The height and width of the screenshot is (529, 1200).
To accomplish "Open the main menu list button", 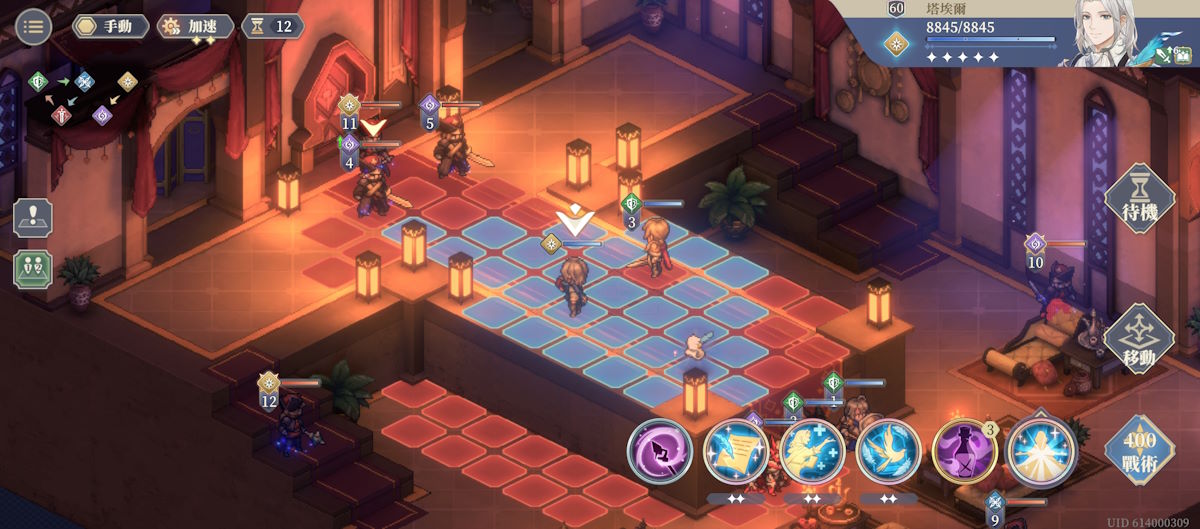I will (34, 26).
